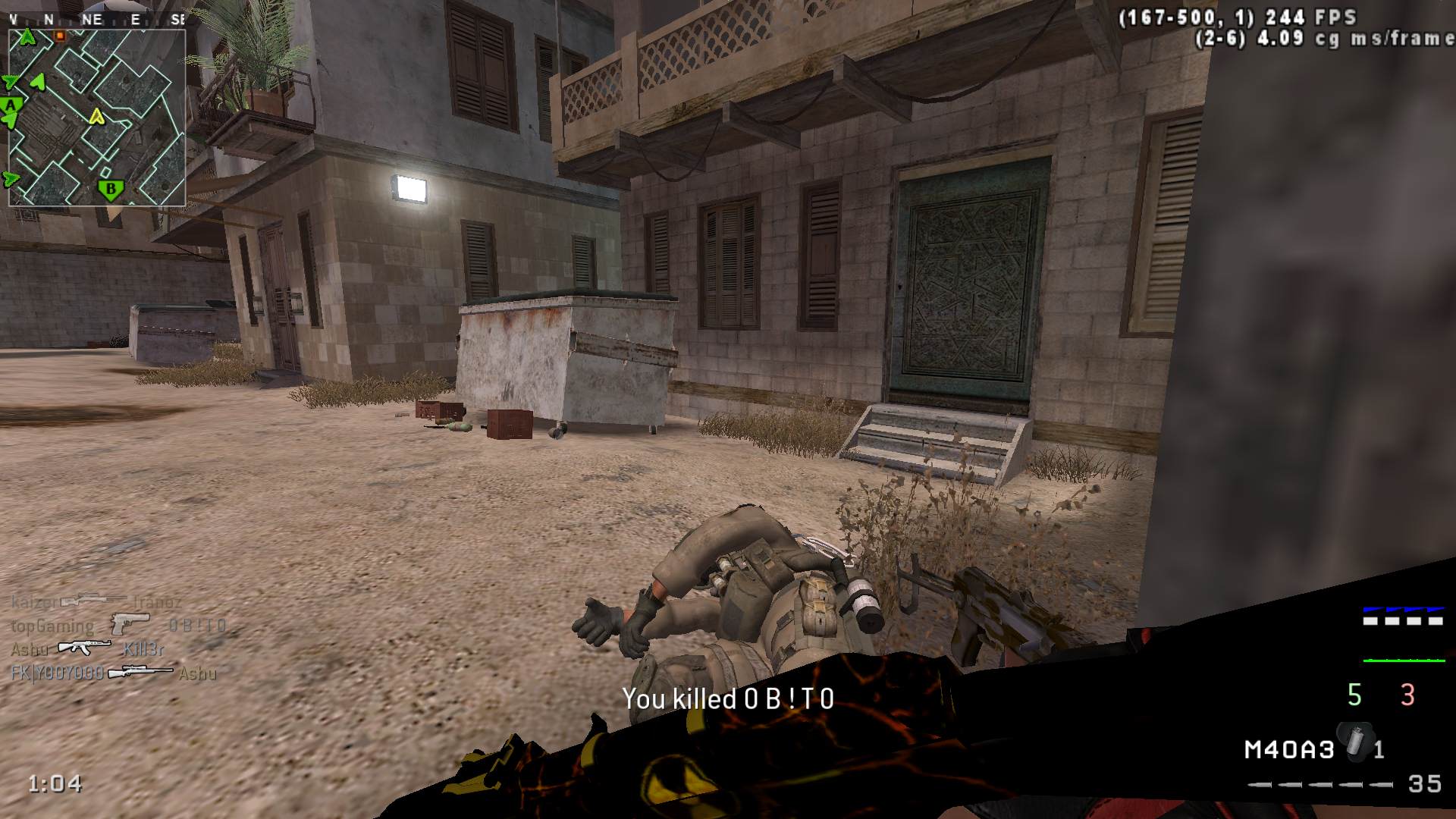Image resolution: width=1456 pixels, height=819 pixels.
Task: Select the topGaming kill feed entry
Action: (x=118, y=626)
